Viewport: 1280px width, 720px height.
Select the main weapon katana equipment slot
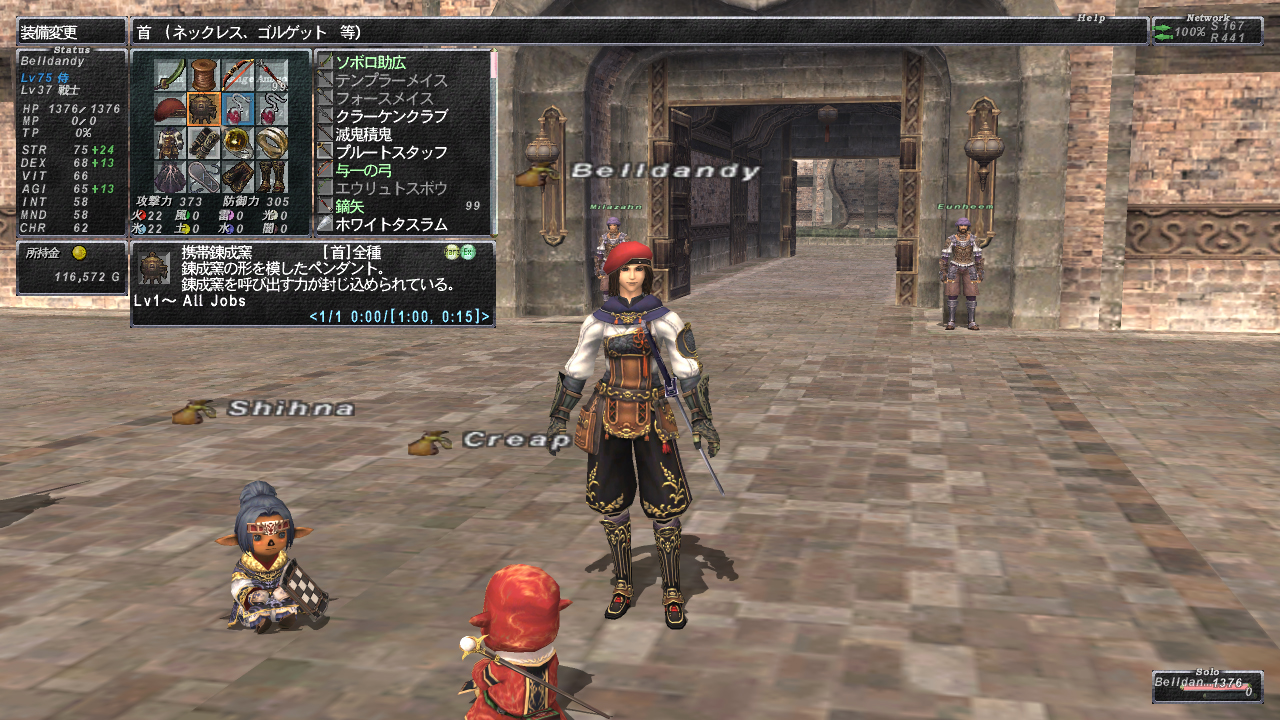tap(171, 75)
